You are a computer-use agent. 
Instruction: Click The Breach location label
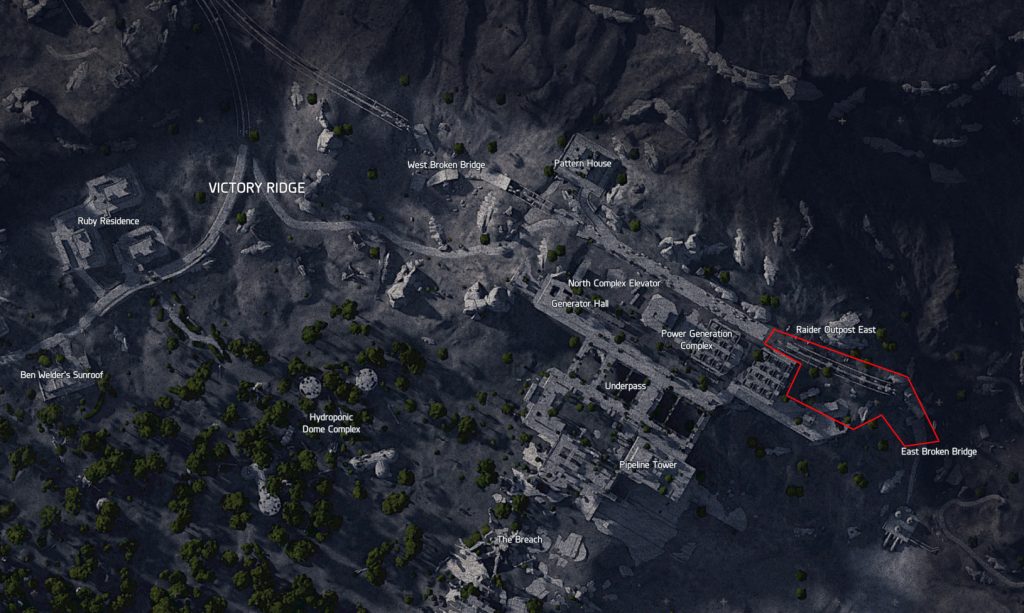[x=520, y=539]
